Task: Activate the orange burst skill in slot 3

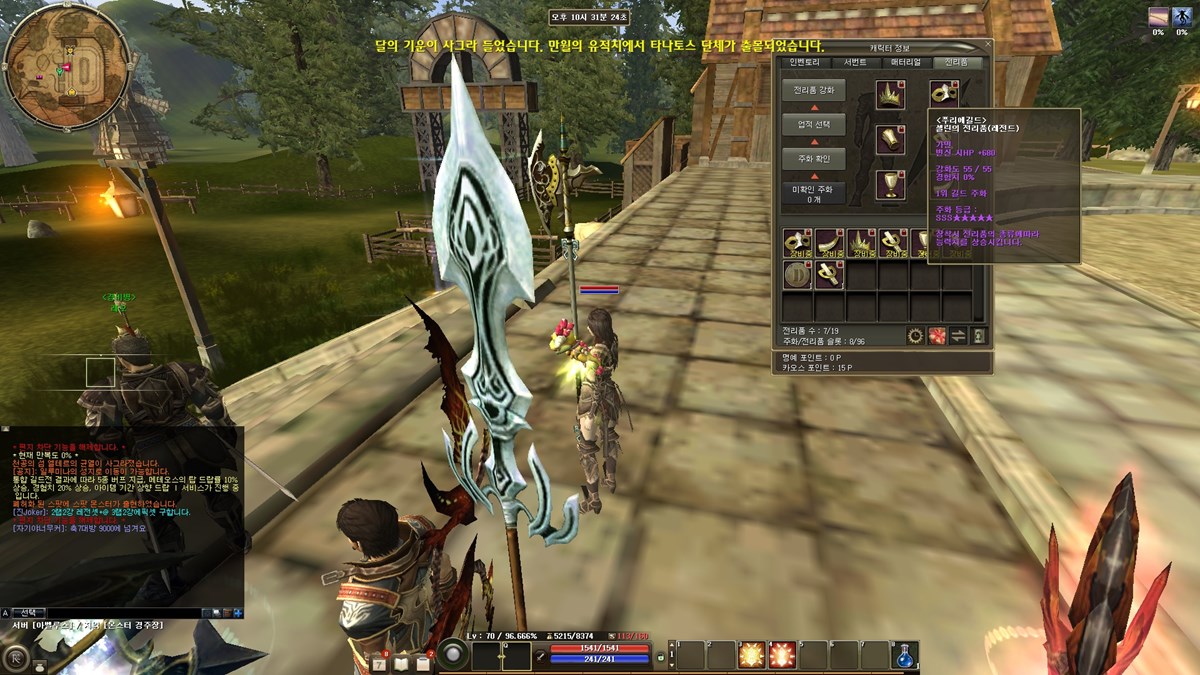Action: pyautogui.click(x=751, y=655)
